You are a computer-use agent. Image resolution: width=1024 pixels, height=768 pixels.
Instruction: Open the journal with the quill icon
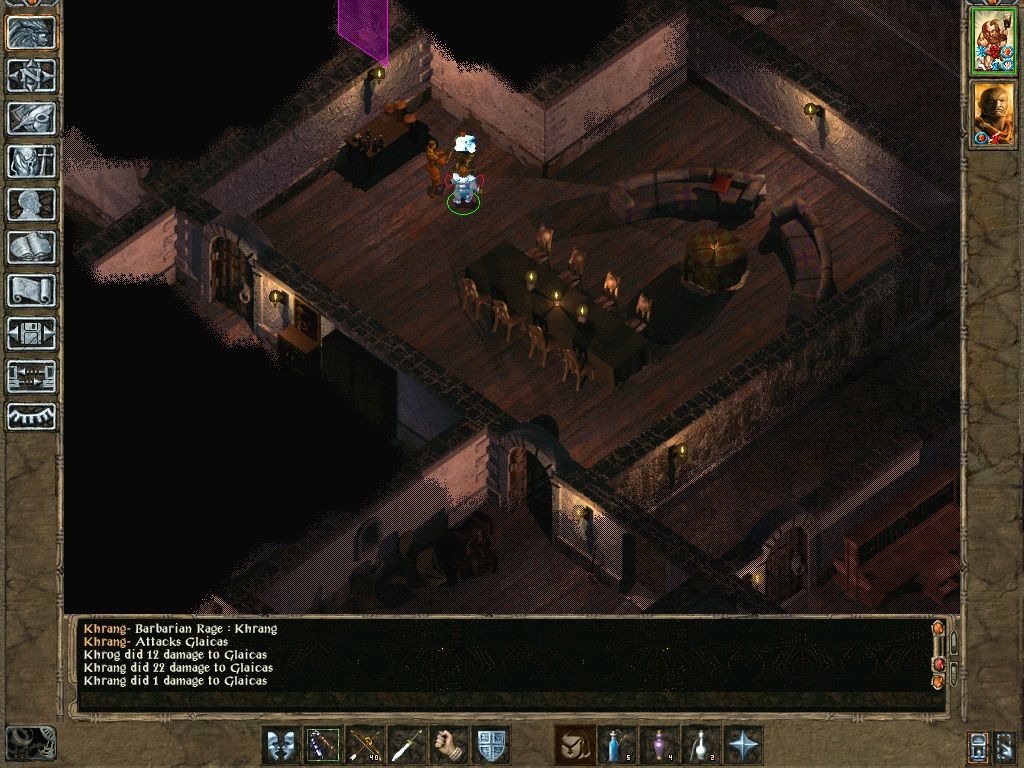[32, 118]
